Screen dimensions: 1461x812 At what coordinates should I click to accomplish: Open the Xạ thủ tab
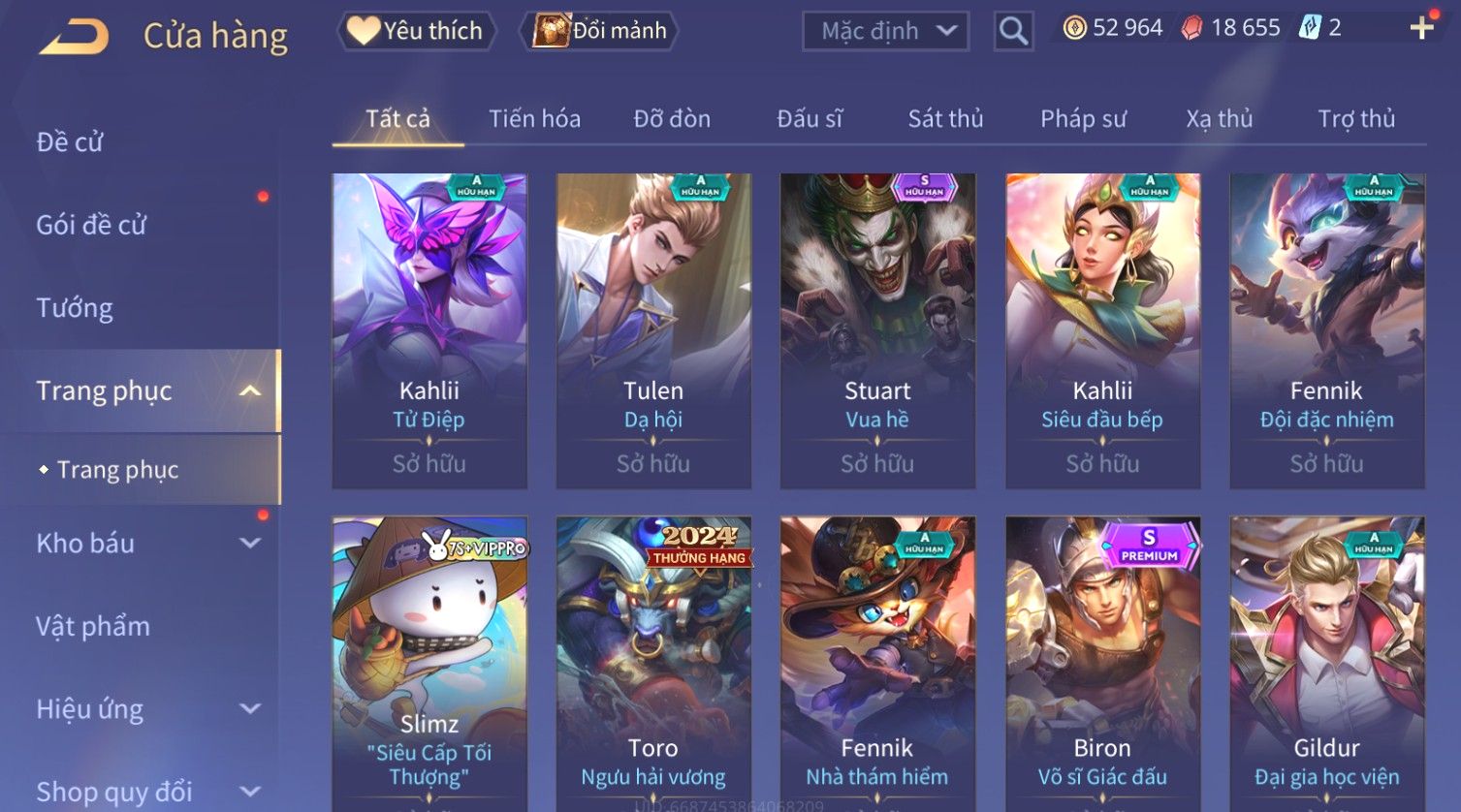[1219, 119]
